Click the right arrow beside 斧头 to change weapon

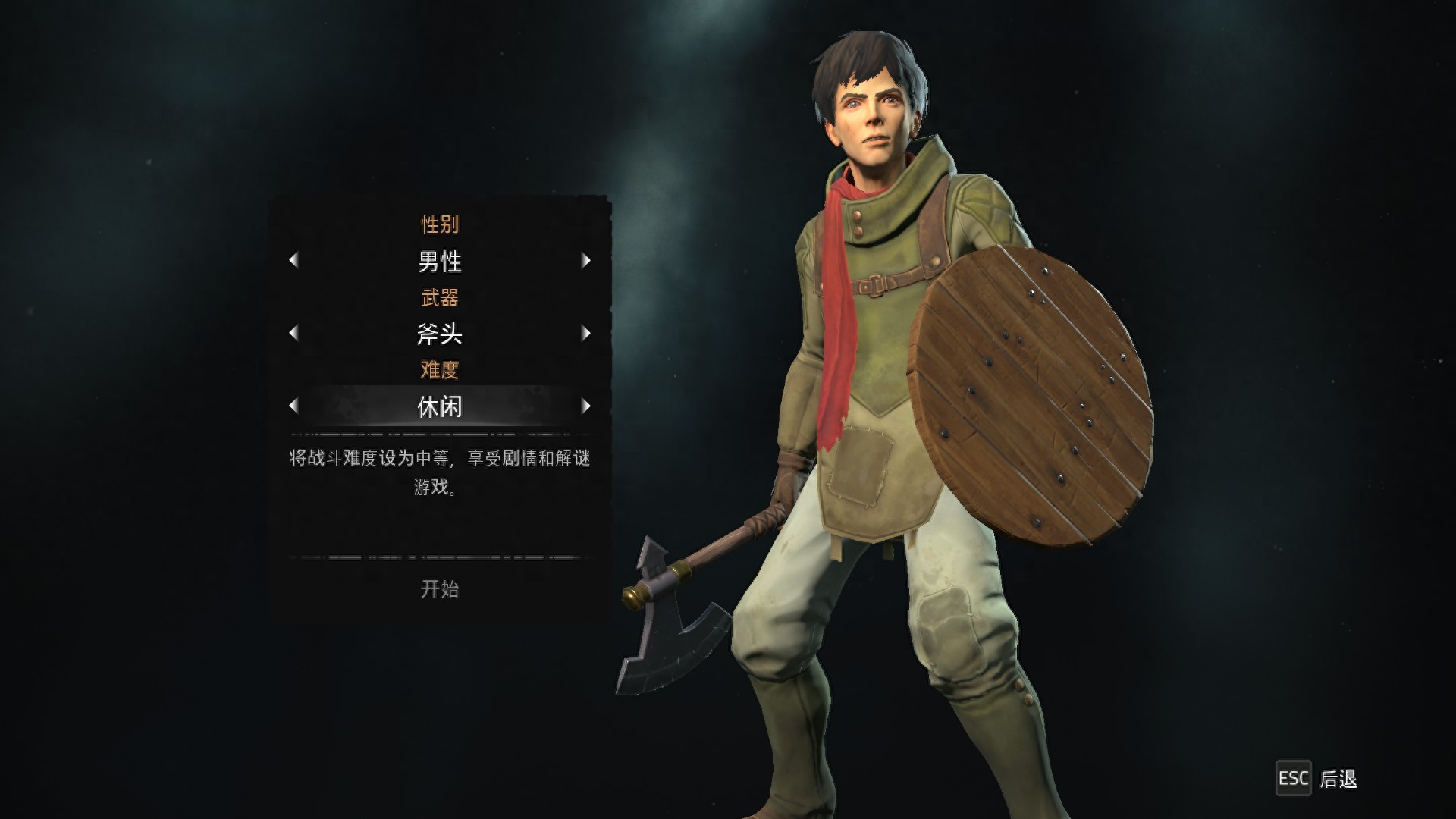(x=586, y=334)
